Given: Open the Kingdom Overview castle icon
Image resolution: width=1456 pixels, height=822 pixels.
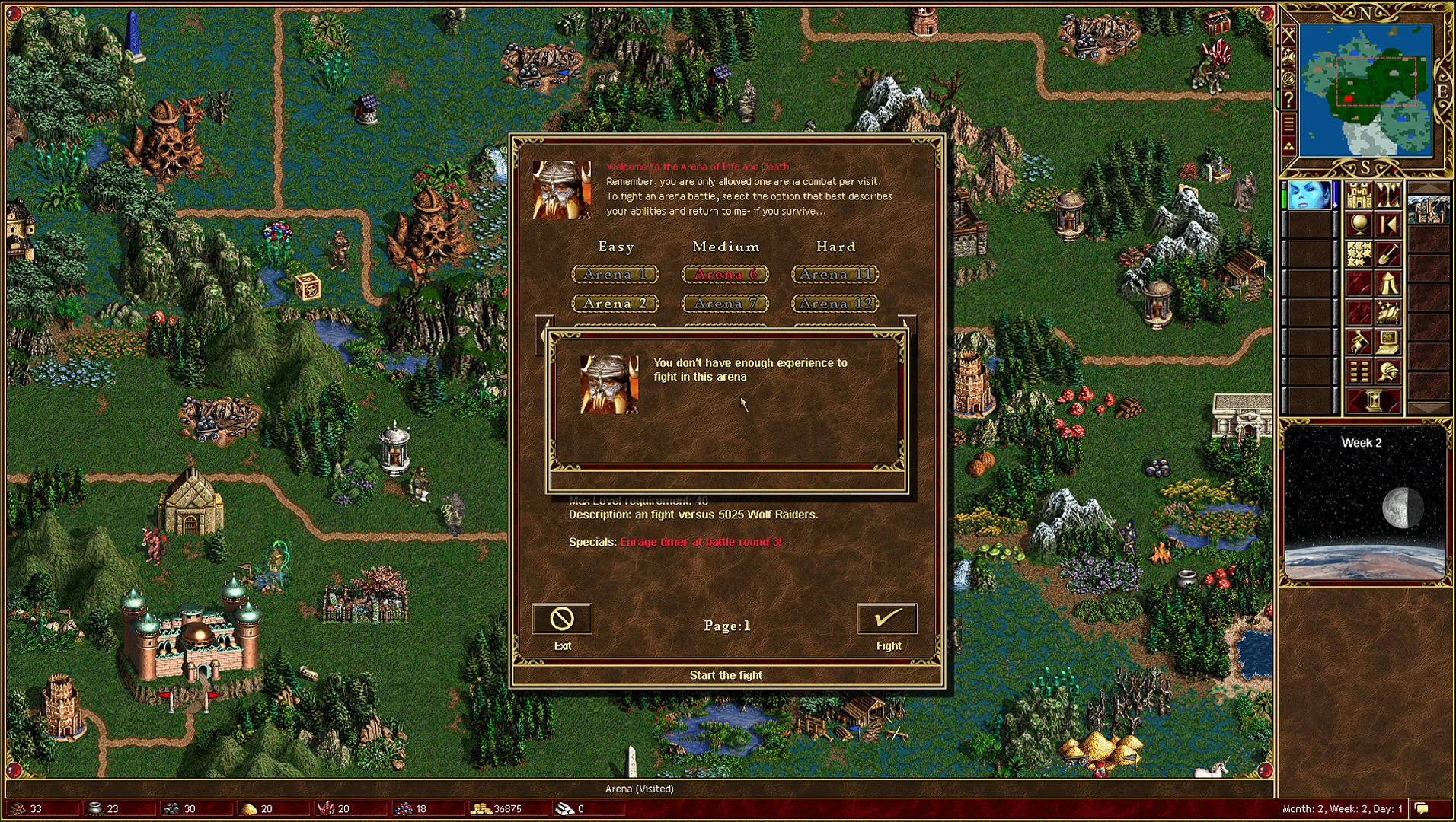Looking at the screenshot, I should (x=1359, y=196).
